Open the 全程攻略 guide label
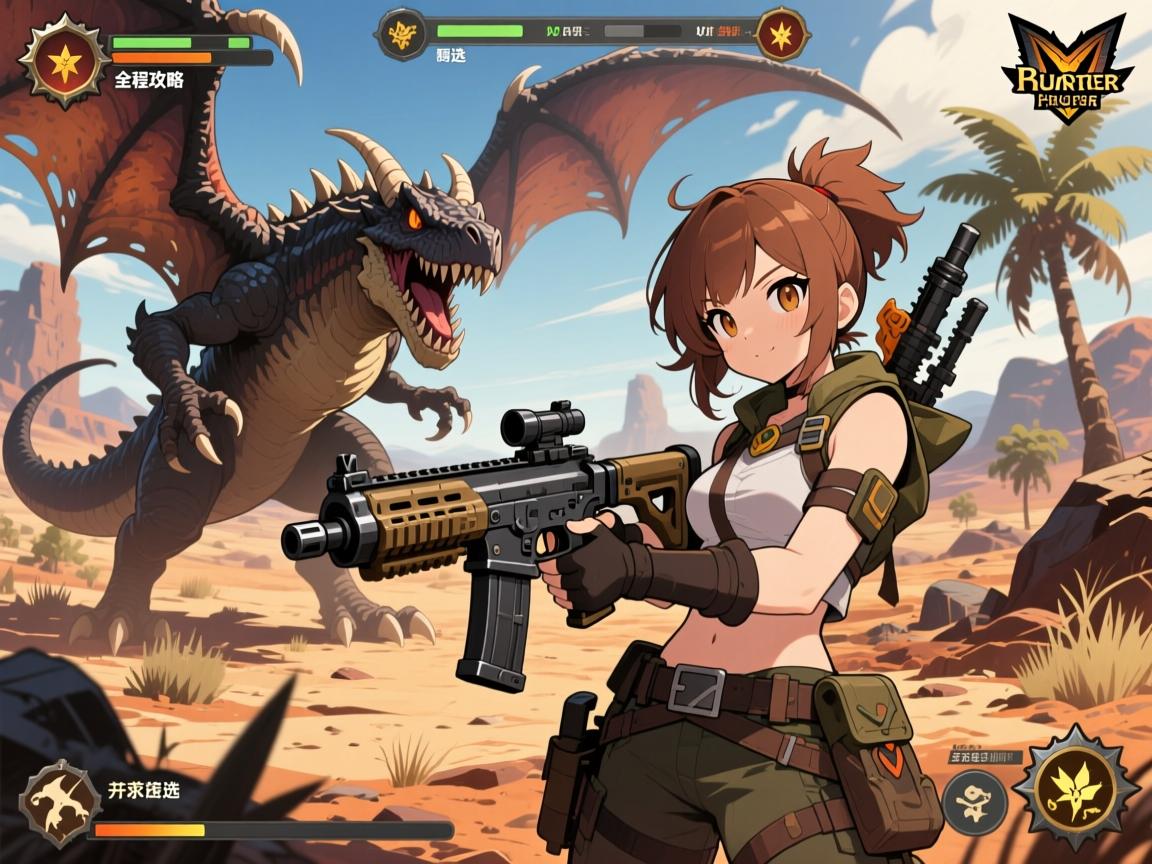 coord(150,81)
